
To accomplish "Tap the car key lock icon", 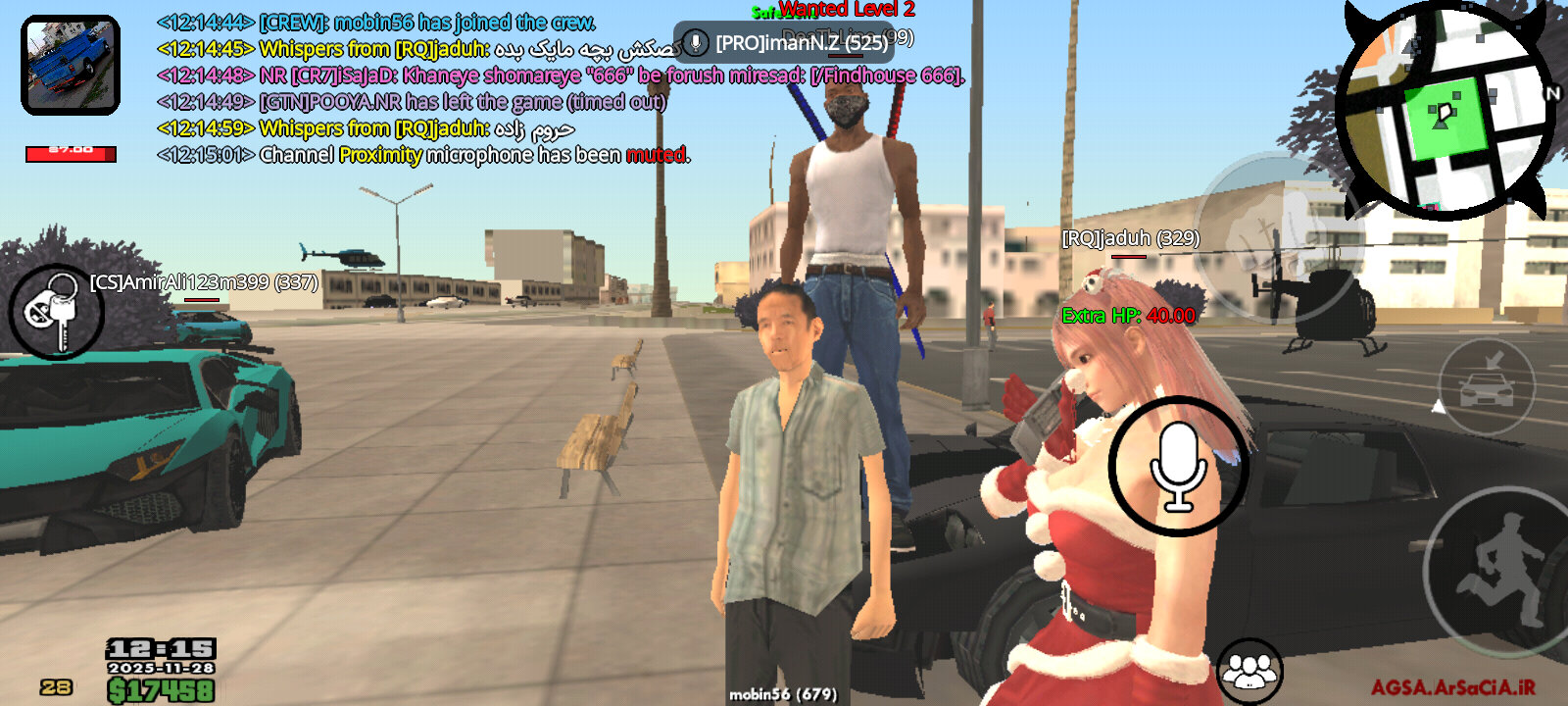I will pos(56,312).
